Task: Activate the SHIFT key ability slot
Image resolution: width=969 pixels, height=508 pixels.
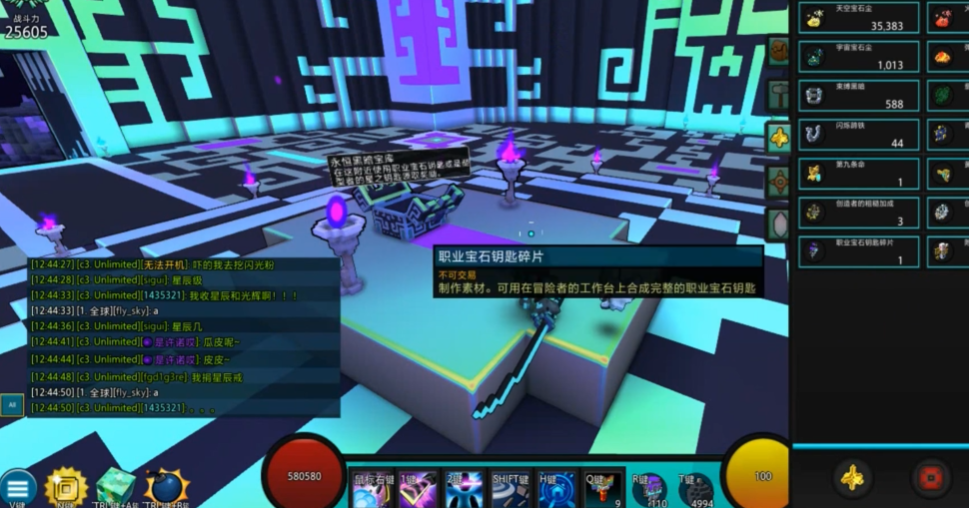Action: [511, 489]
